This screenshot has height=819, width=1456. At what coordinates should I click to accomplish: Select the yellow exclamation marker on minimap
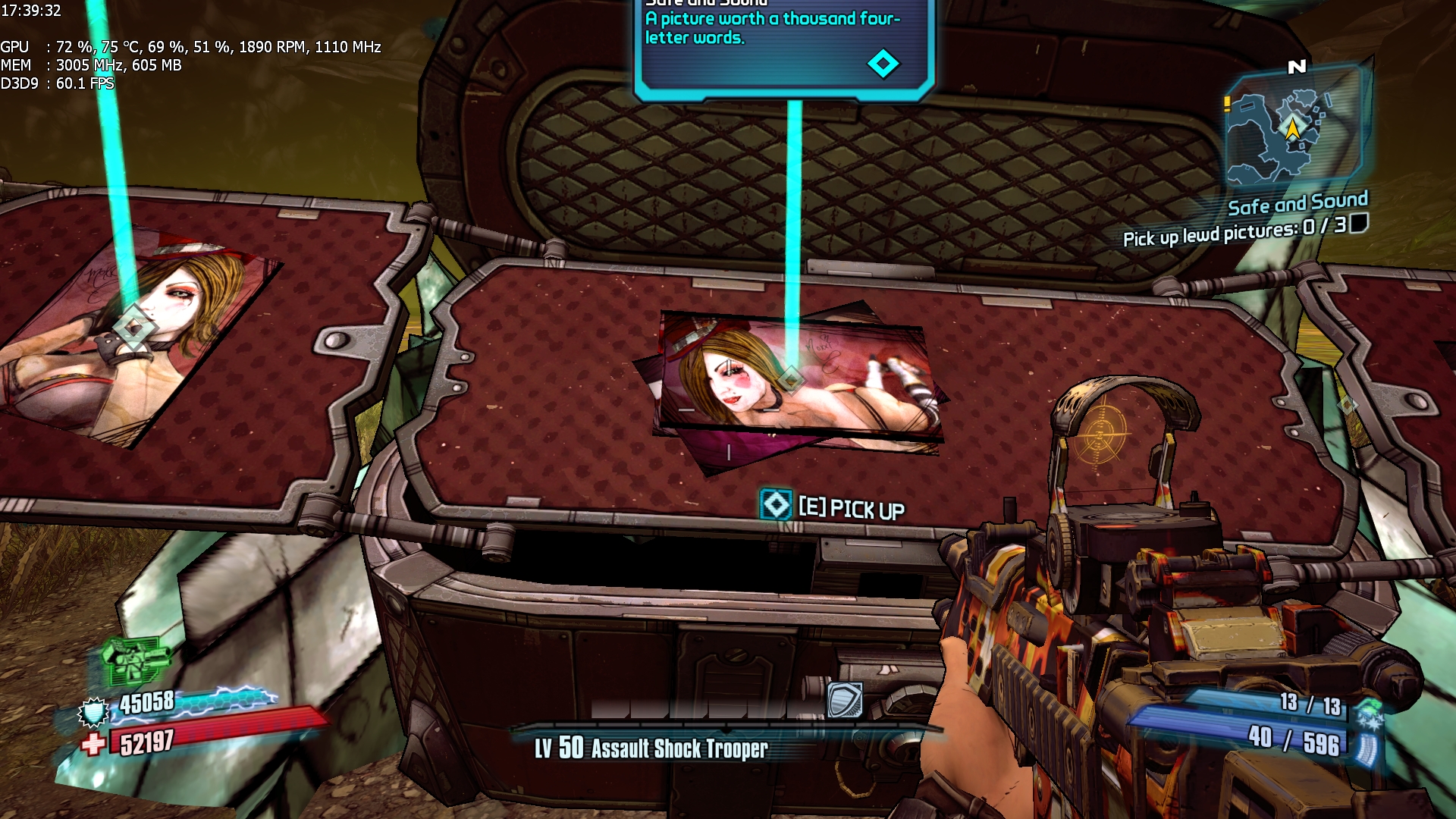point(1227,104)
